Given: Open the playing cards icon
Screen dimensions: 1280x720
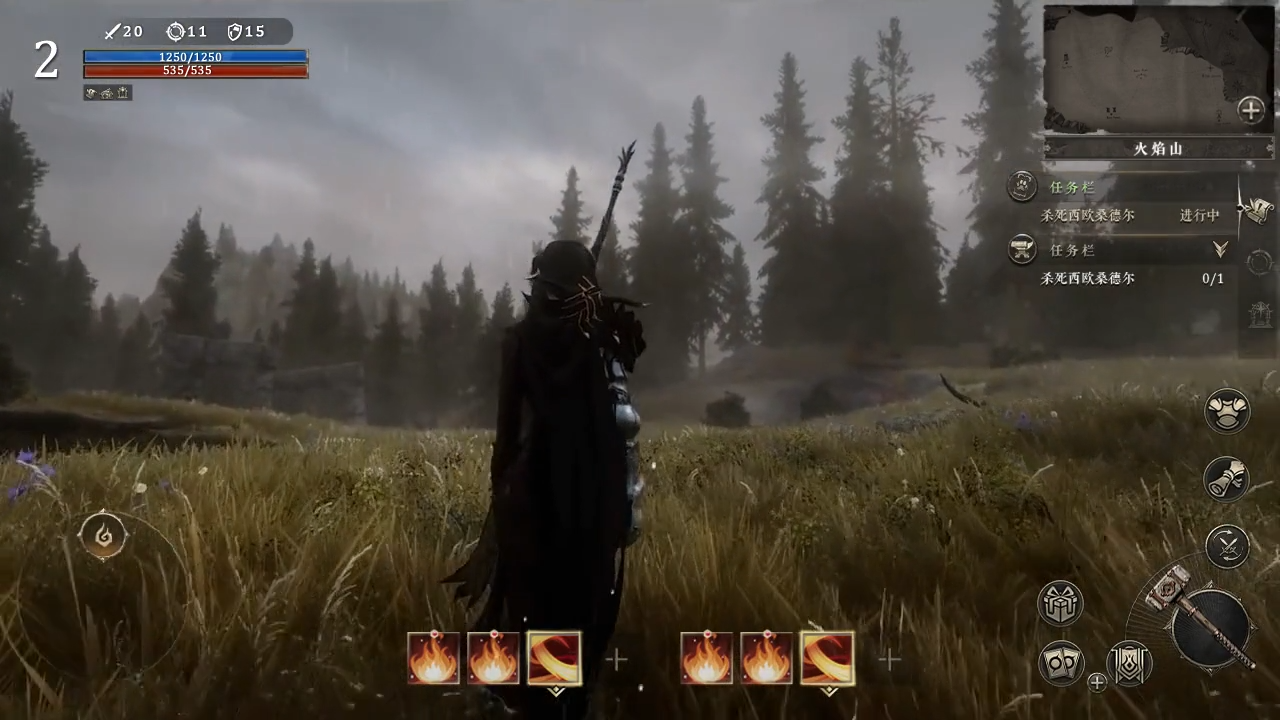Looking at the screenshot, I should (1061, 663).
